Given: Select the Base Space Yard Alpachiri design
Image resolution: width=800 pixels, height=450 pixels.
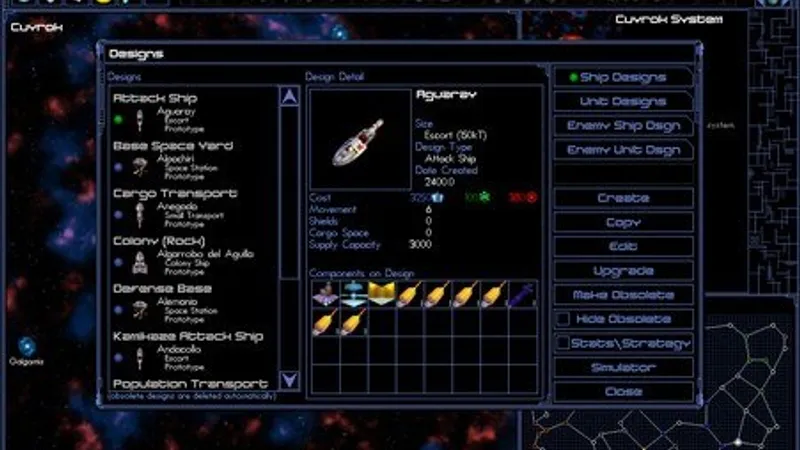Looking at the screenshot, I should (175, 160).
